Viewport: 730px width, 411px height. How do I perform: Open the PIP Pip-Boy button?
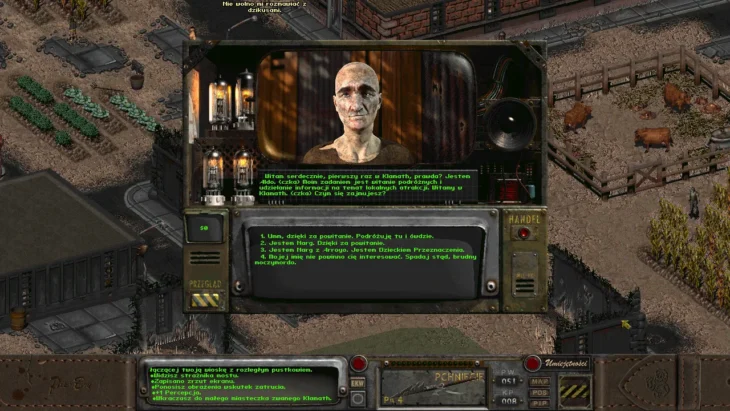[x=540, y=401]
